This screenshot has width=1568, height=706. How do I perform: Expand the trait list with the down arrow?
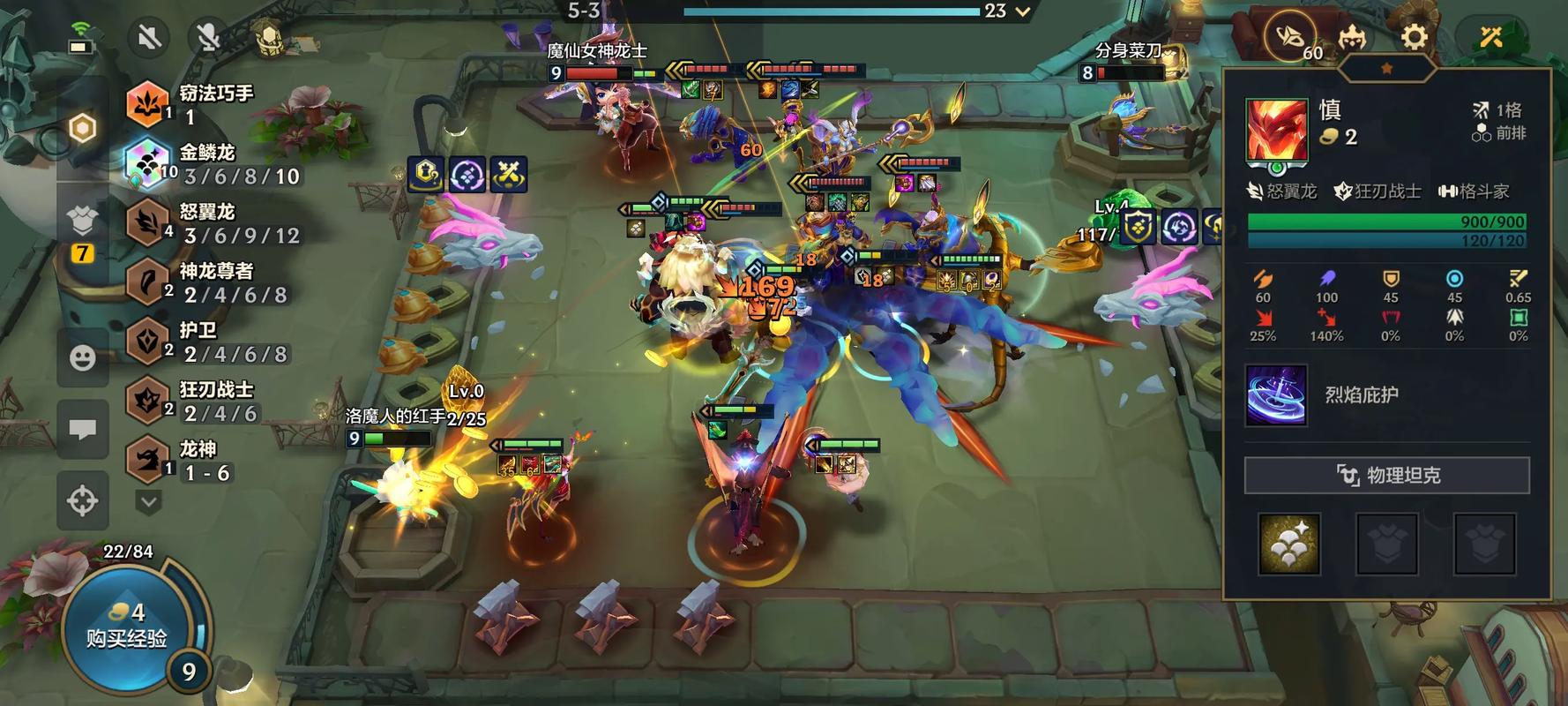[148, 502]
